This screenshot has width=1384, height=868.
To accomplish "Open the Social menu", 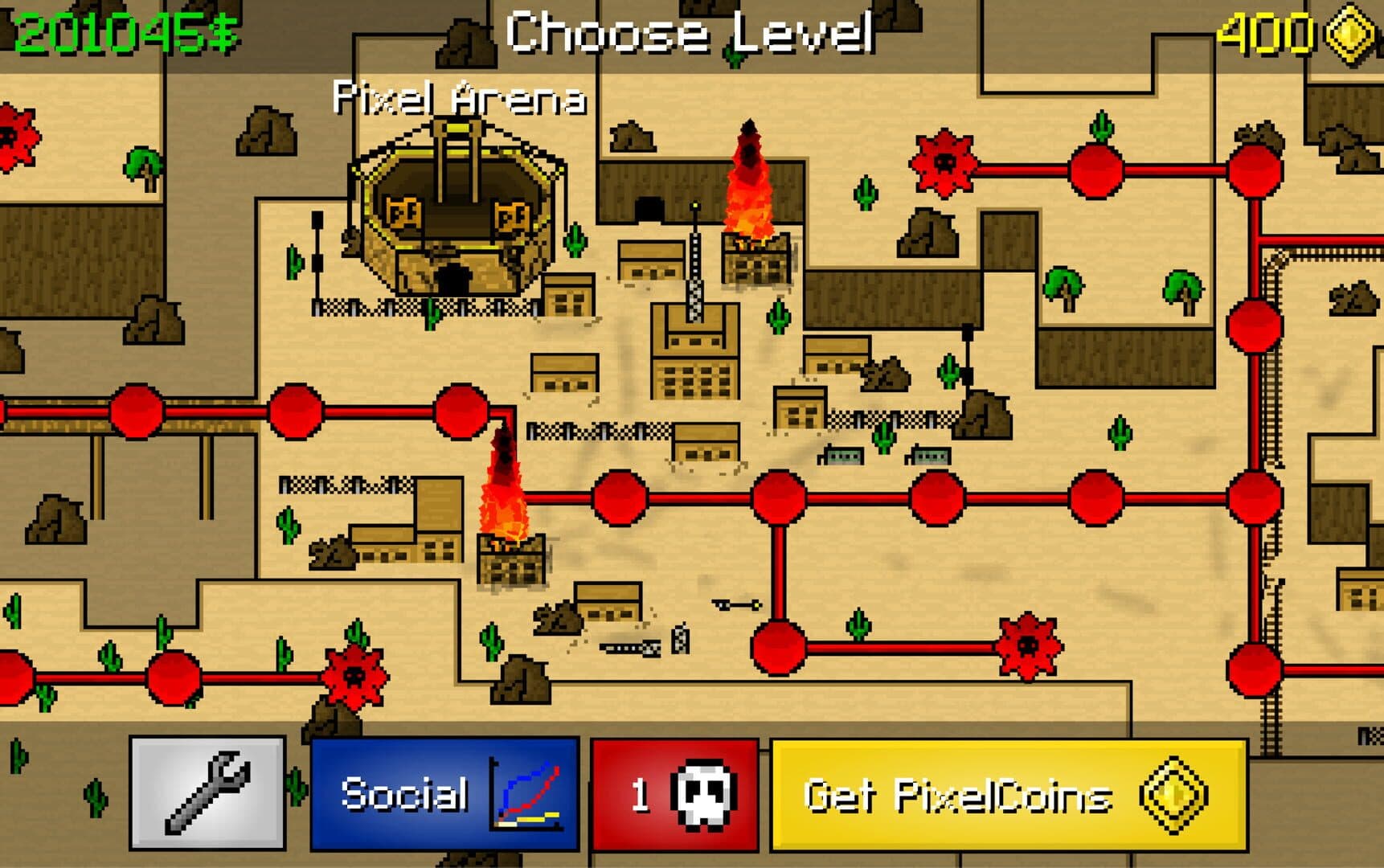I will click(x=444, y=793).
